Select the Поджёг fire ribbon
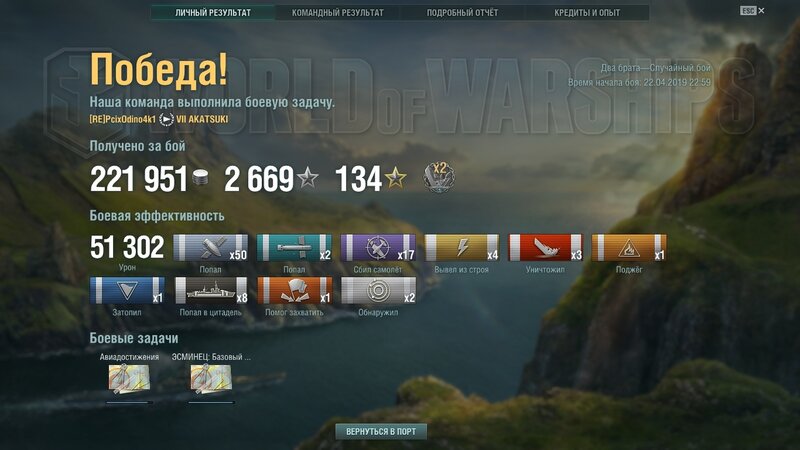Screen dimensions: 800x450 pos(630,247)
